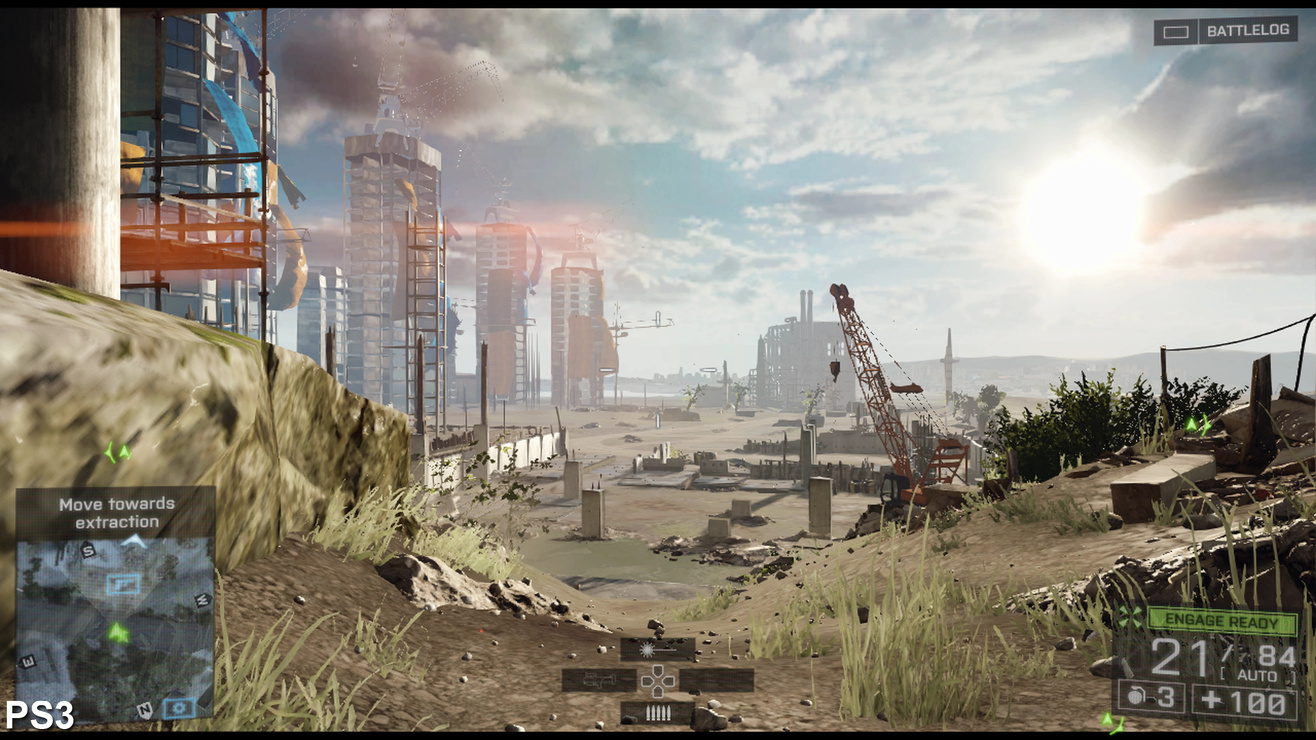Click the blue weapon marker on minimap

click(123, 584)
